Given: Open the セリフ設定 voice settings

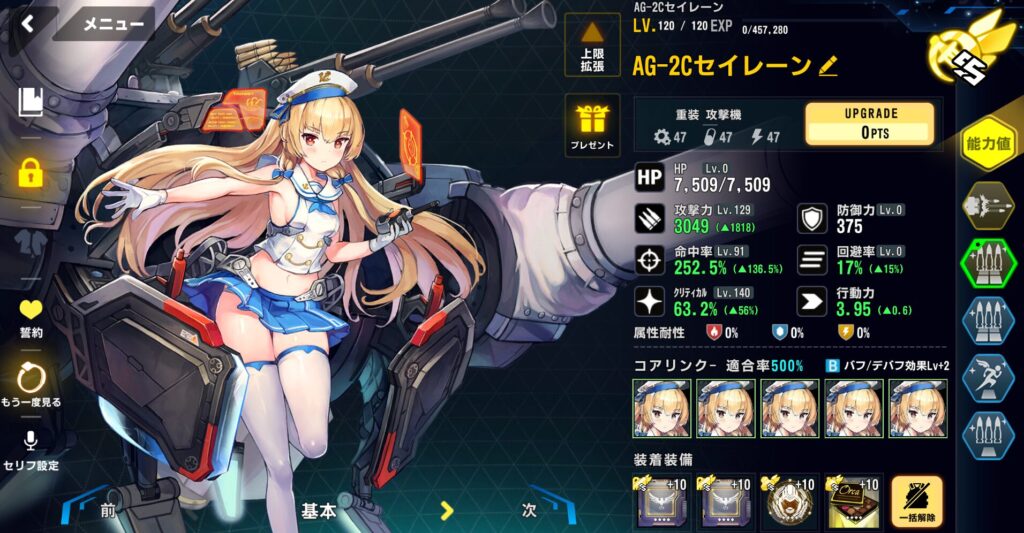Looking at the screenshot, I should point(32,450).
